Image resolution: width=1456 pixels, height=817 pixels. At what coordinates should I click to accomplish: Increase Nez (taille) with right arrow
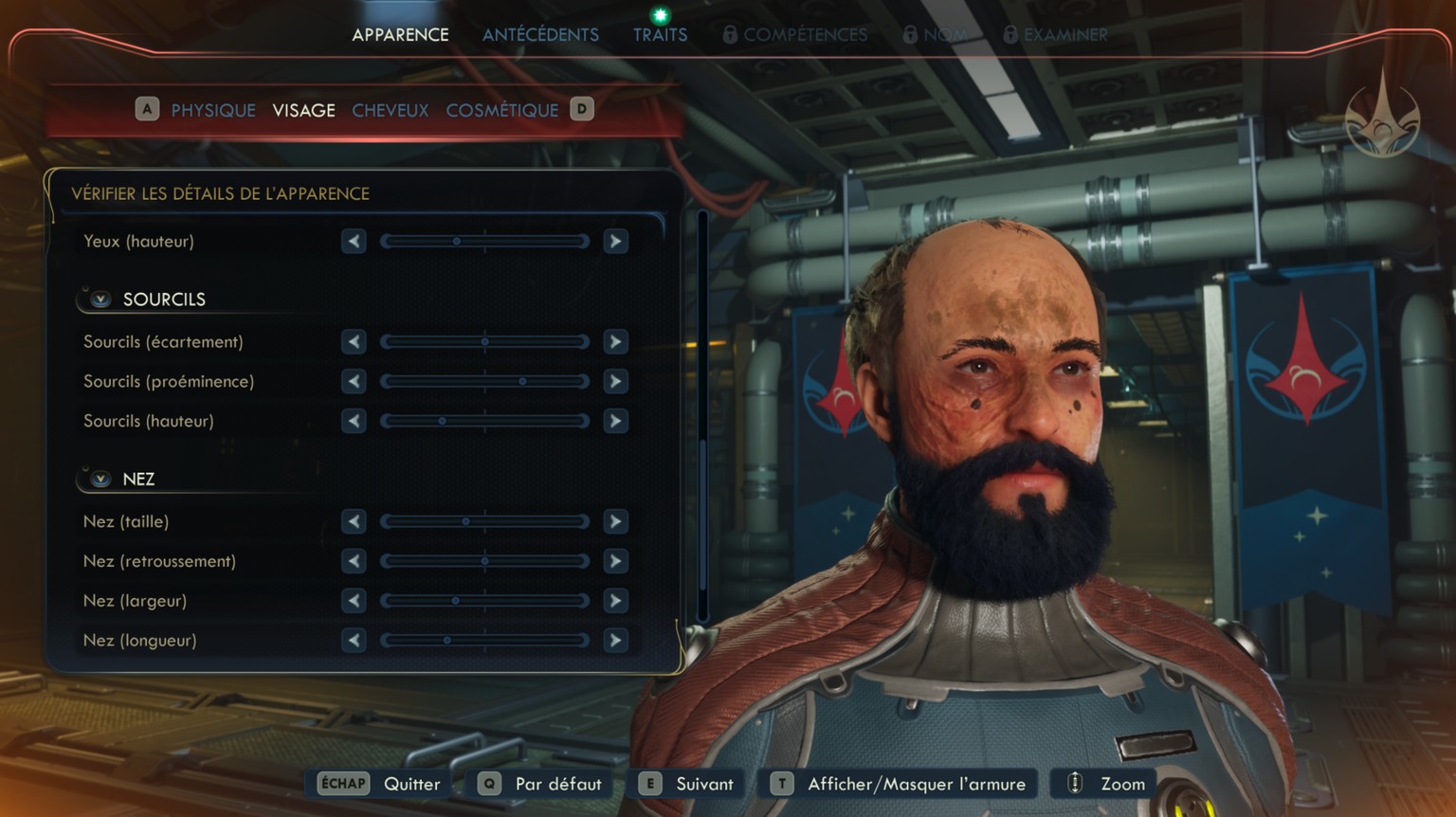coord(615,521)
